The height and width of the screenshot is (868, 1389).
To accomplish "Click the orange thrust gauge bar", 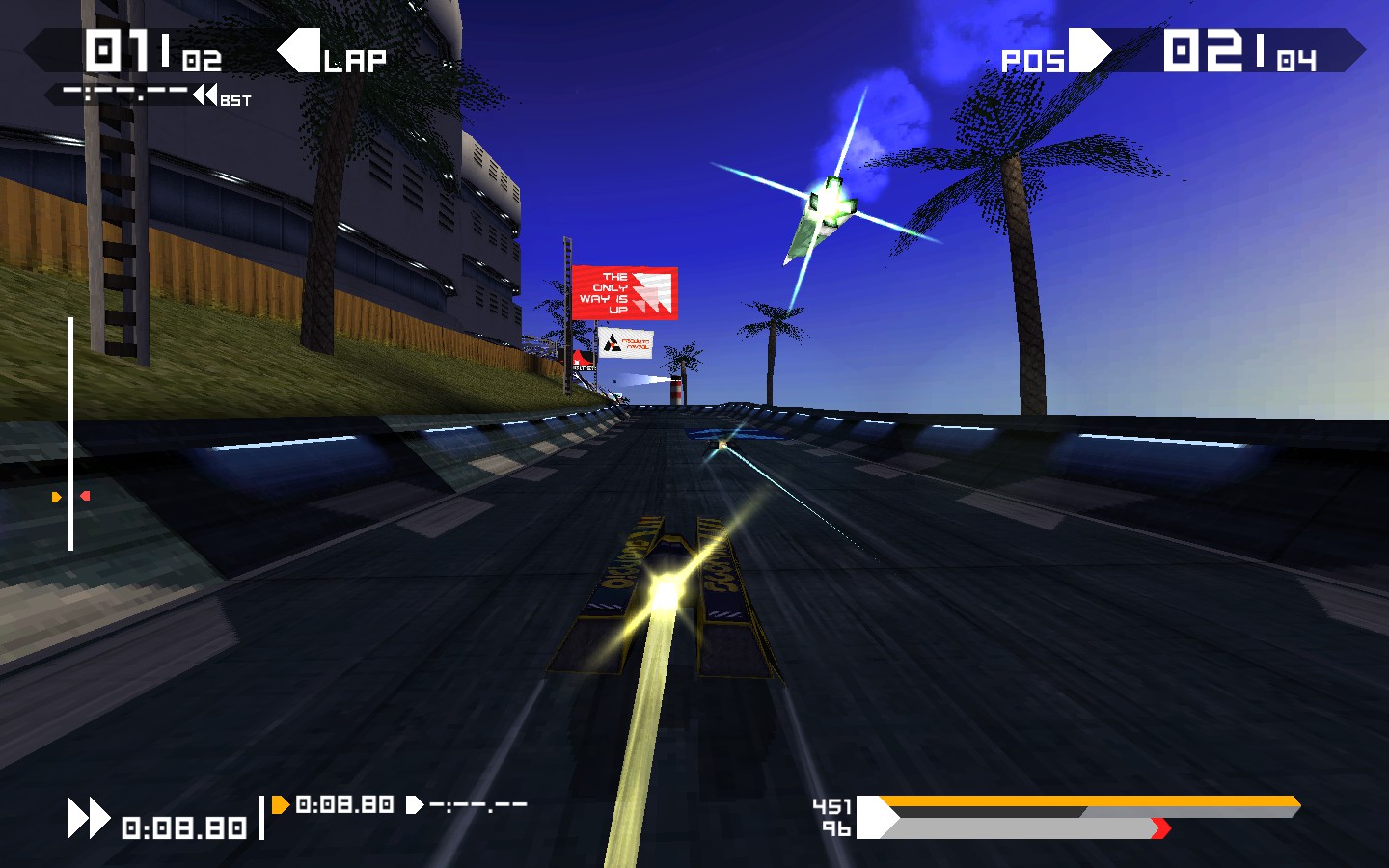I will [1090, 800].
